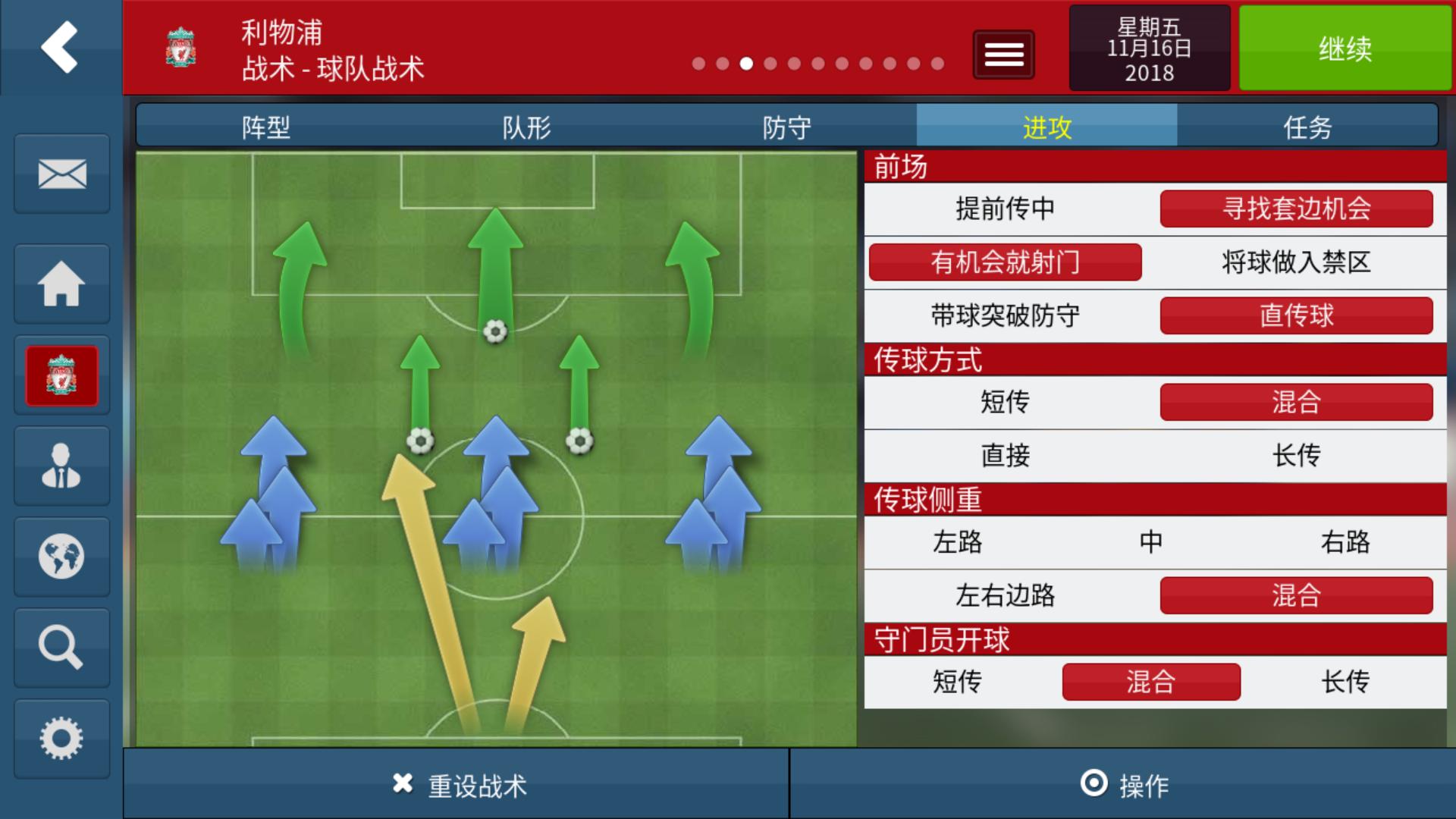Open the hamburger menu

[1003, 54]
